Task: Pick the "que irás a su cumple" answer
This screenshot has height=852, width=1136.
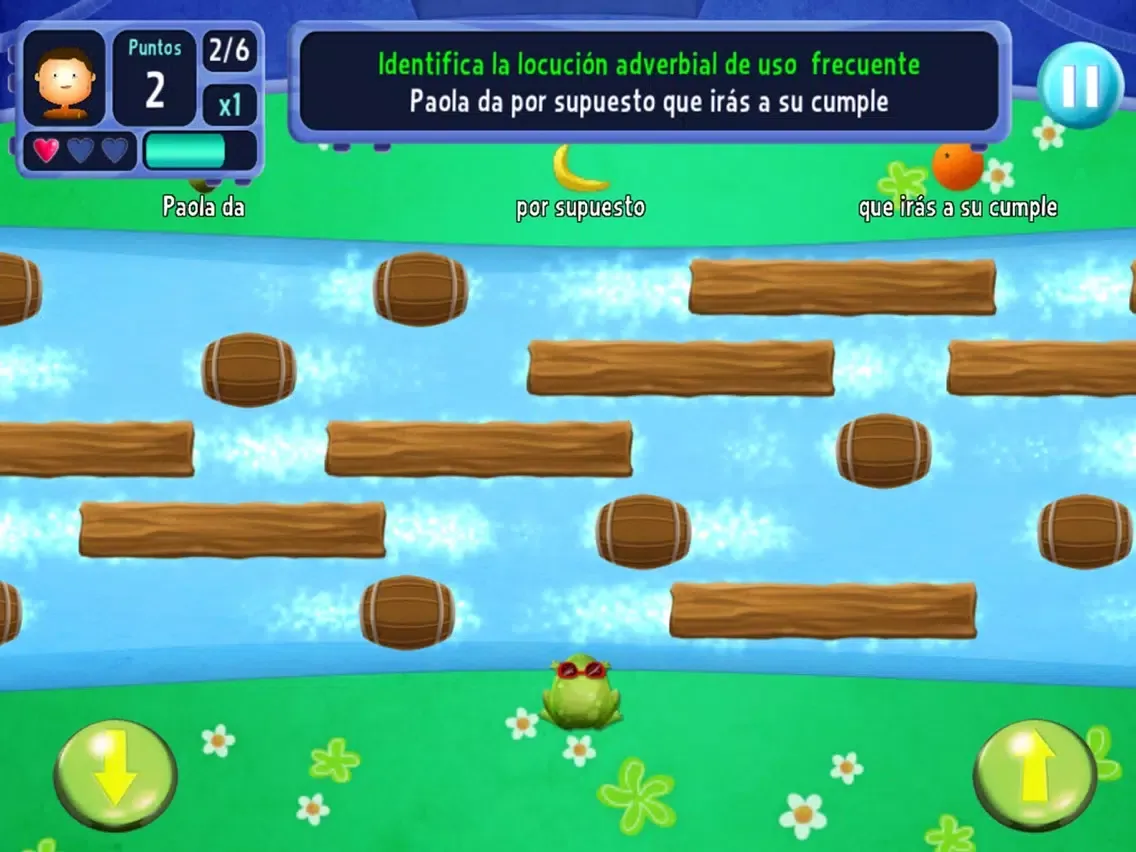Action: [x=957, y=208]
